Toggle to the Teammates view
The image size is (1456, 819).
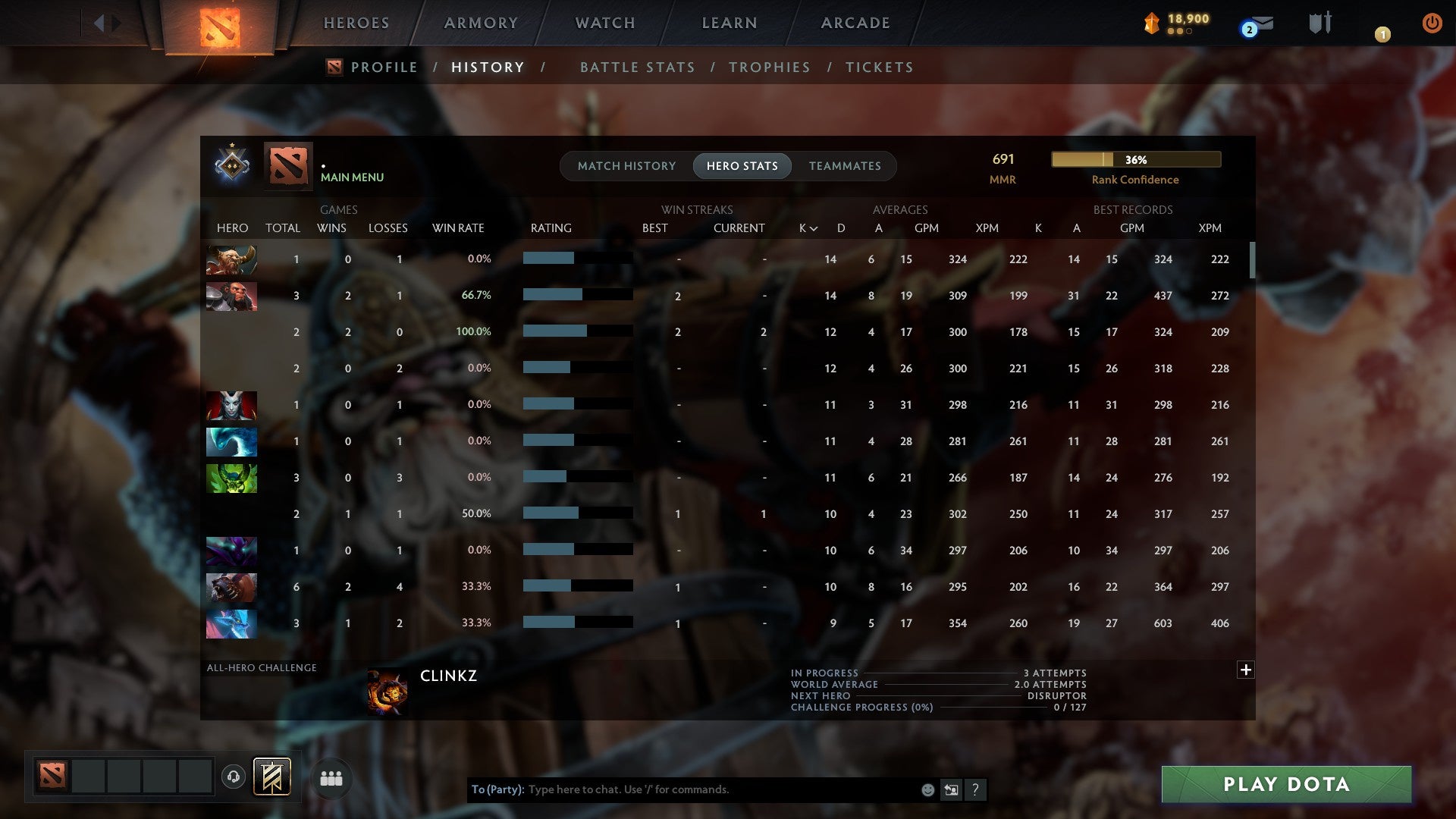point(845,166)
